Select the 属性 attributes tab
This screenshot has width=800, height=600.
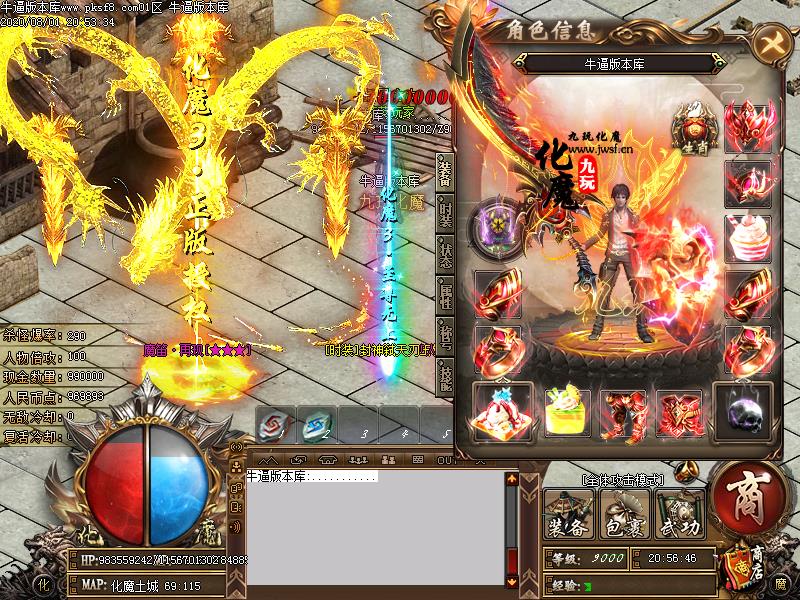445,292
